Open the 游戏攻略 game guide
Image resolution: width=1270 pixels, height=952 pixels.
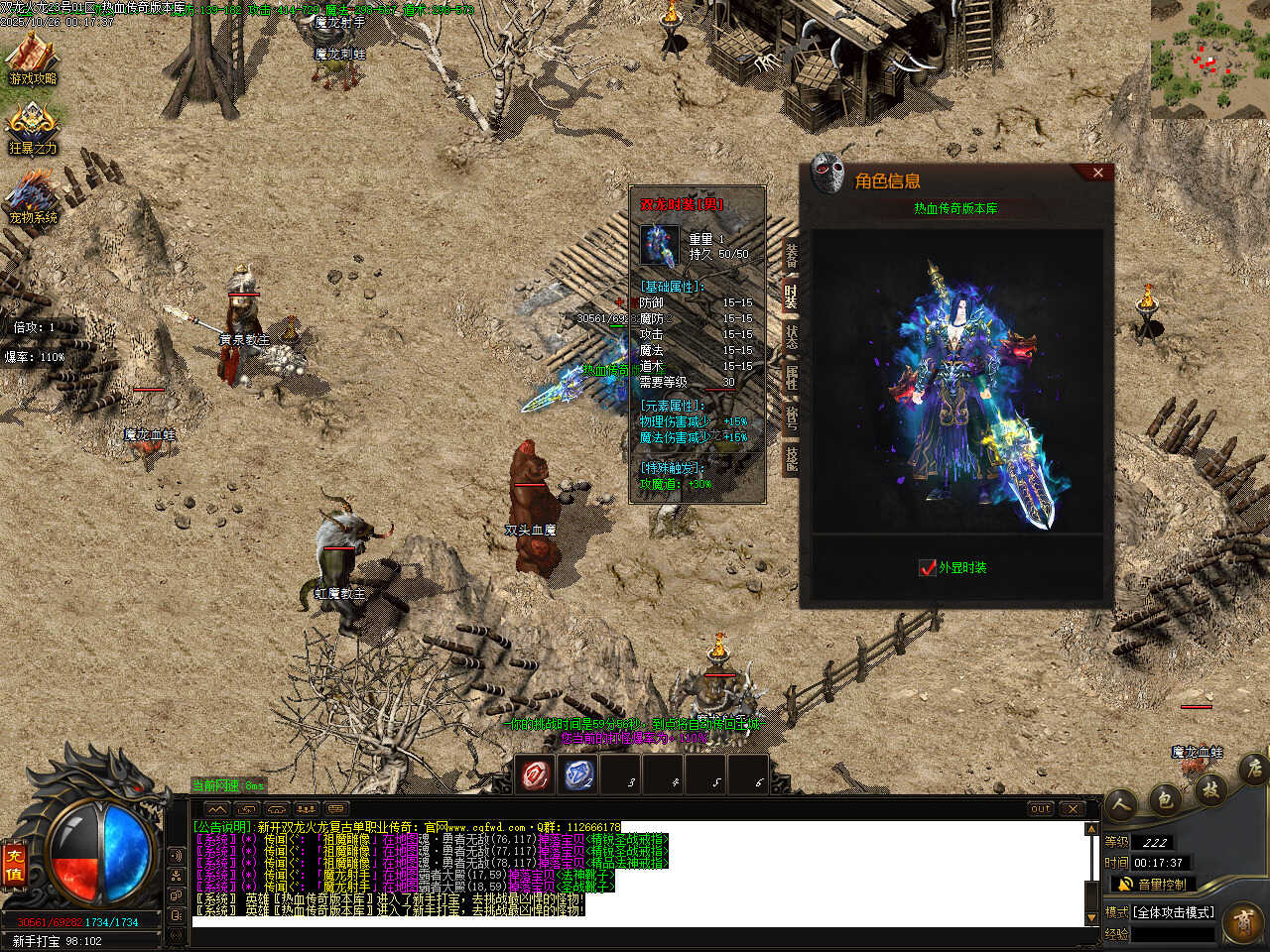[x=33, y=59]
